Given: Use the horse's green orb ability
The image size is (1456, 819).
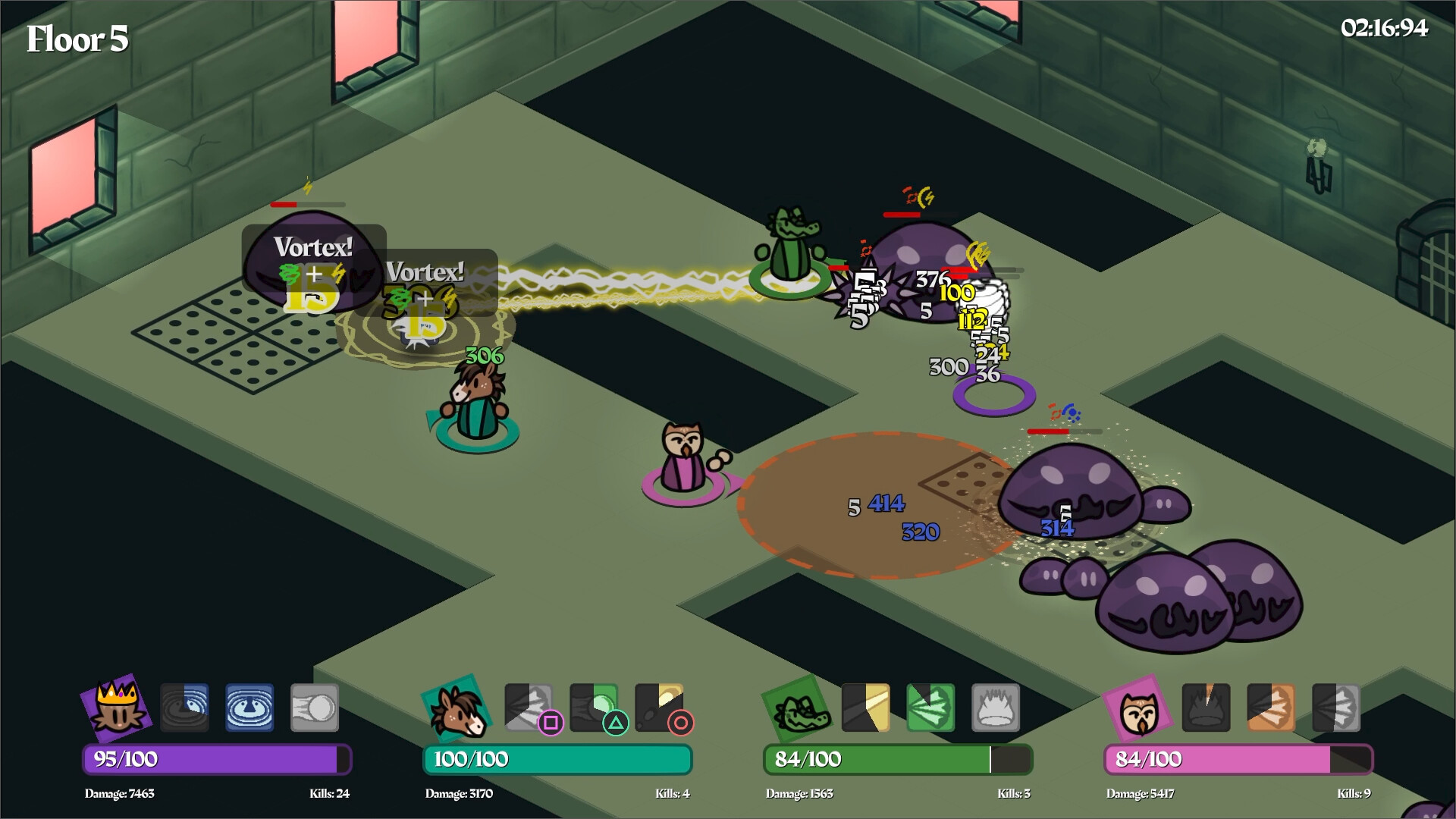Looking at the screenshot, I should click(594, 708).
